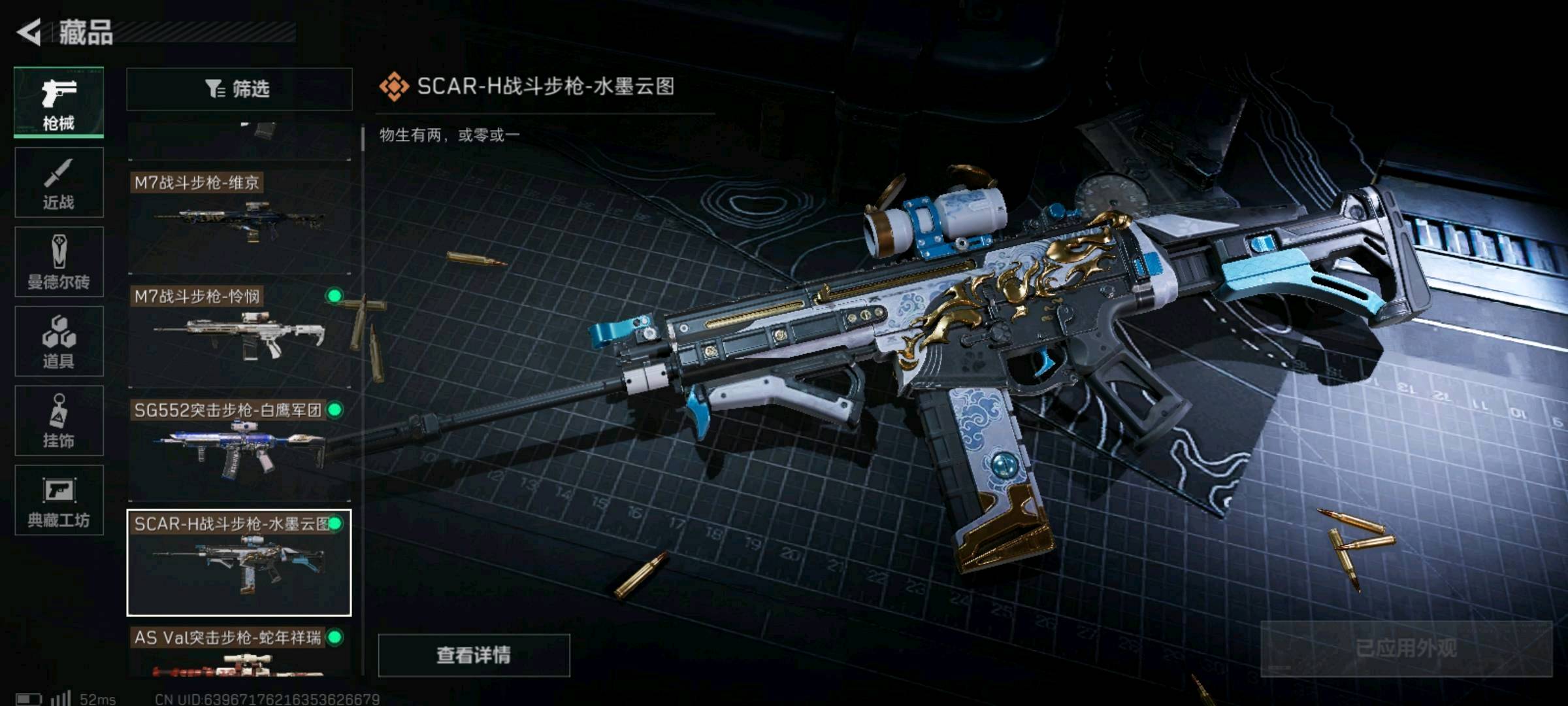Choose the M7战斗步枪-怜悯 skin

point(238,335)
